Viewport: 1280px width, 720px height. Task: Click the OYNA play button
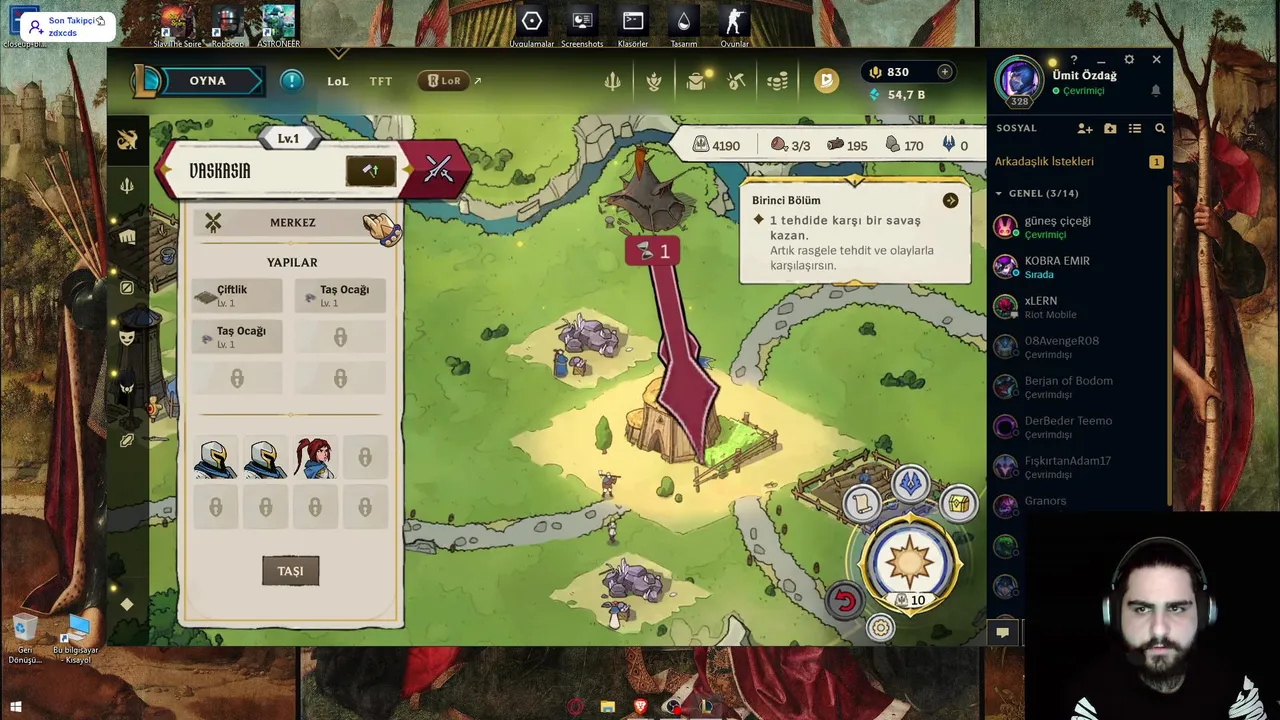click(x=208, y=81)
